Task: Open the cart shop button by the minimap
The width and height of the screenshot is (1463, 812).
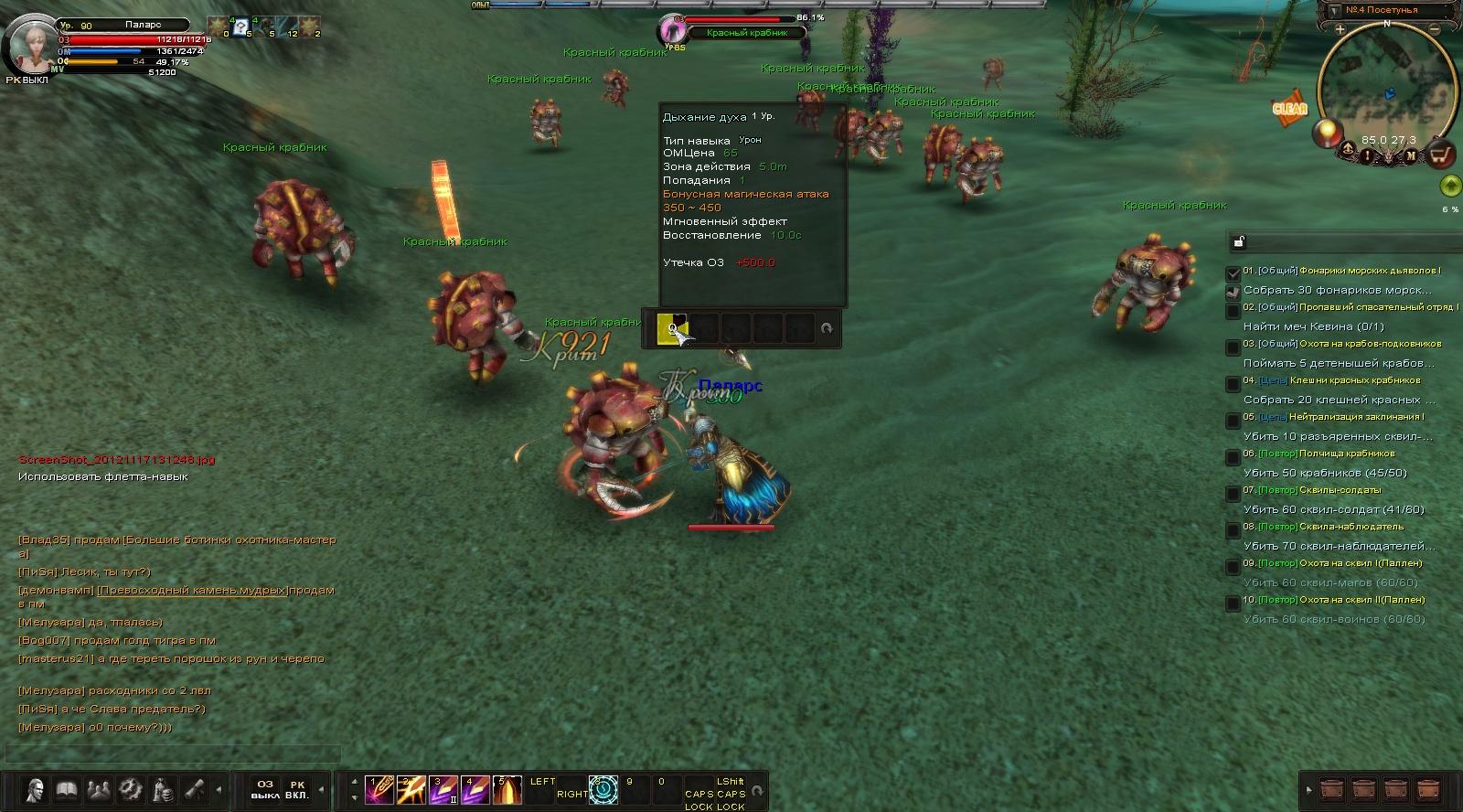Action: [x=1441, y=155]
